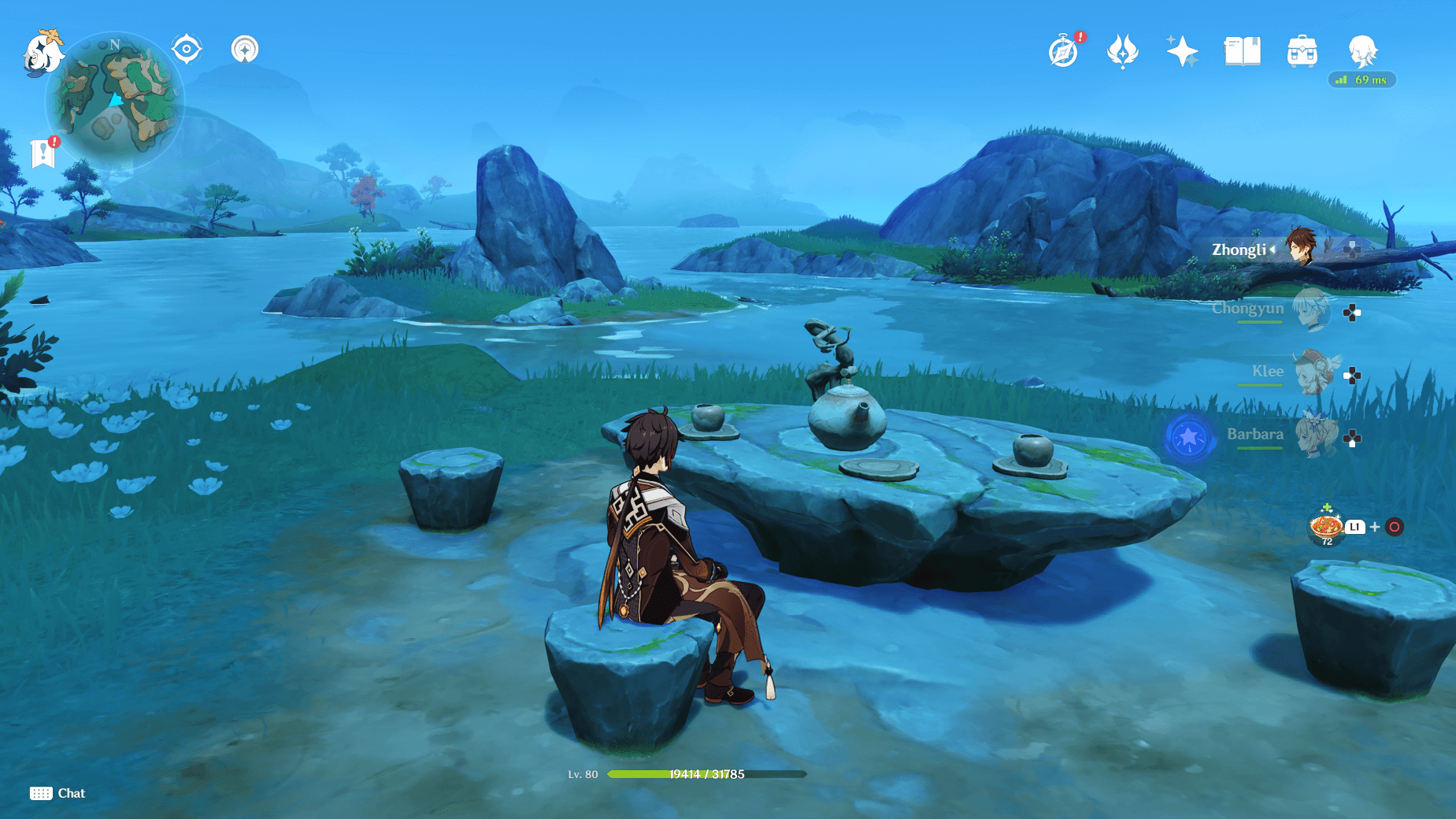This screenshot has width=1456, height=819.
Task: Open the inventory backpack icon
Action: (1302, 50)
